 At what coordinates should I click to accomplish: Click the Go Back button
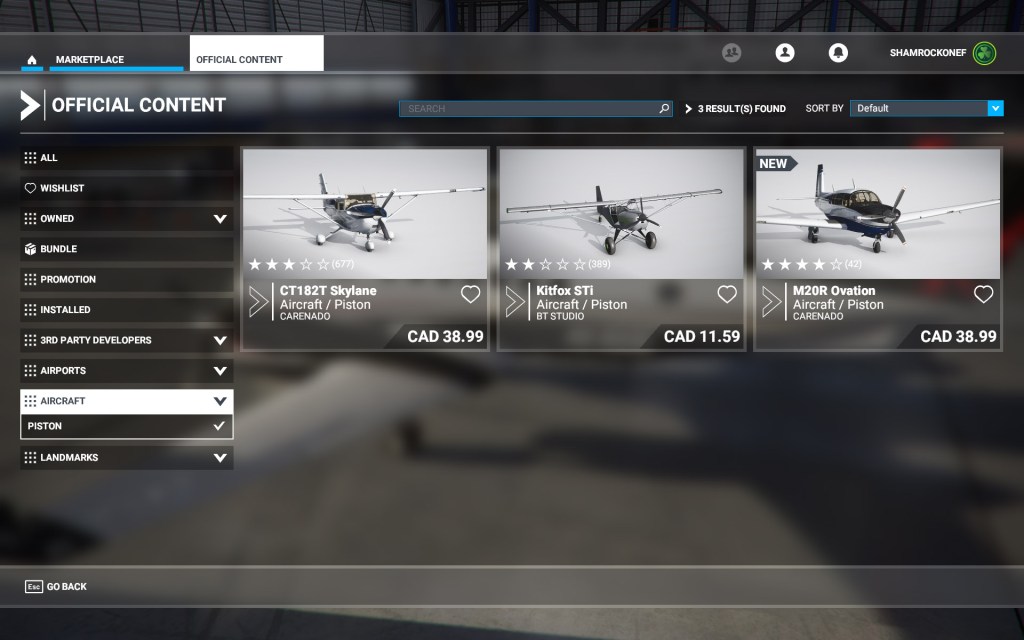point(57,587)
